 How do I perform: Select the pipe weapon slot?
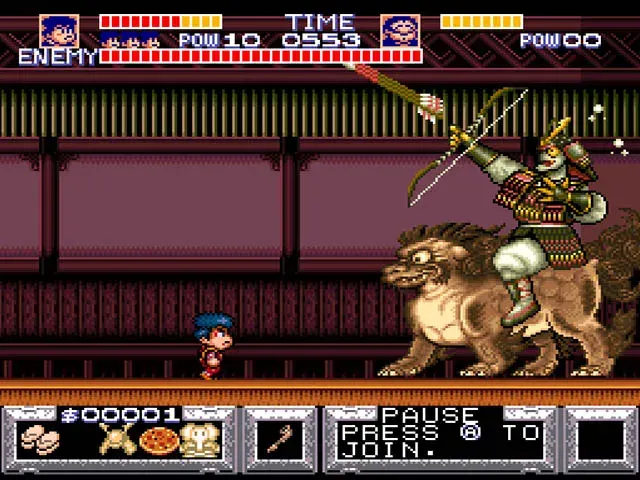tap(280, 440)
